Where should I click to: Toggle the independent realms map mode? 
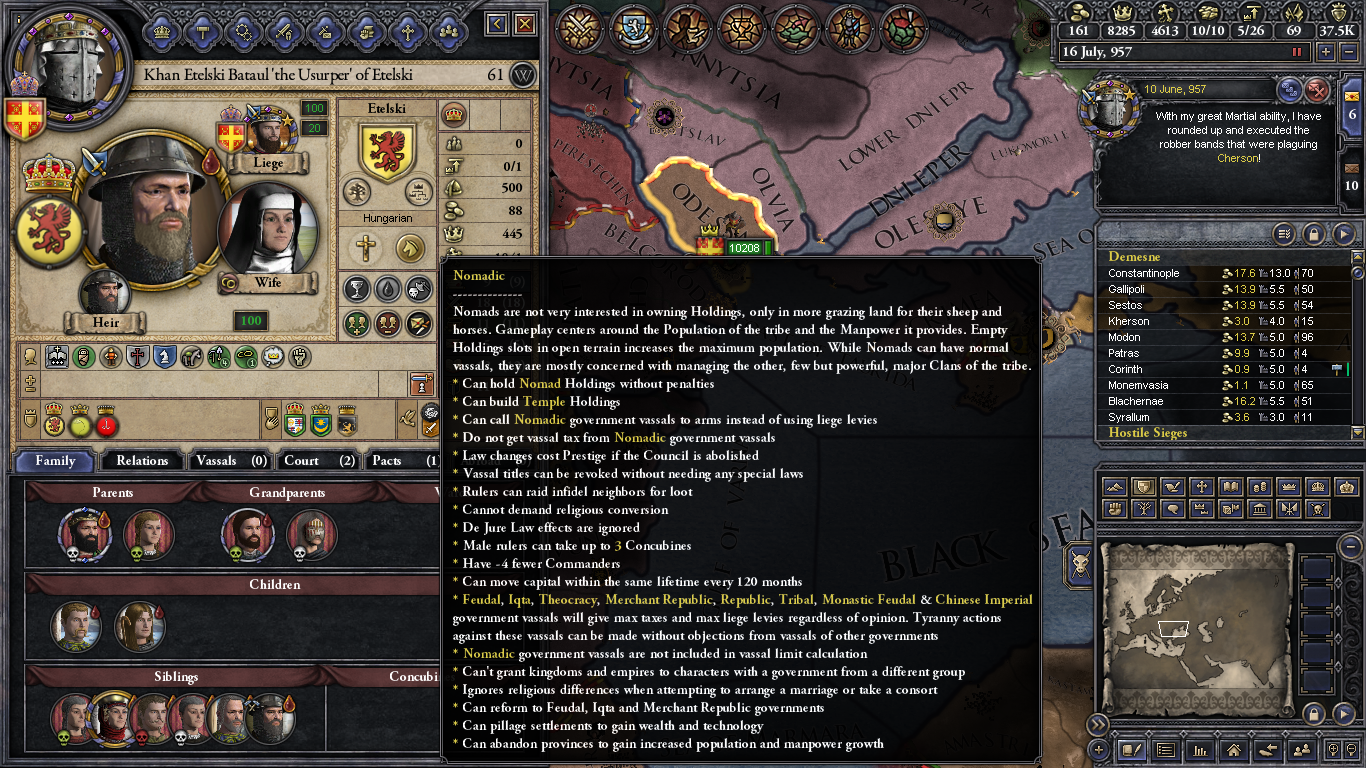pos(1144,487)
